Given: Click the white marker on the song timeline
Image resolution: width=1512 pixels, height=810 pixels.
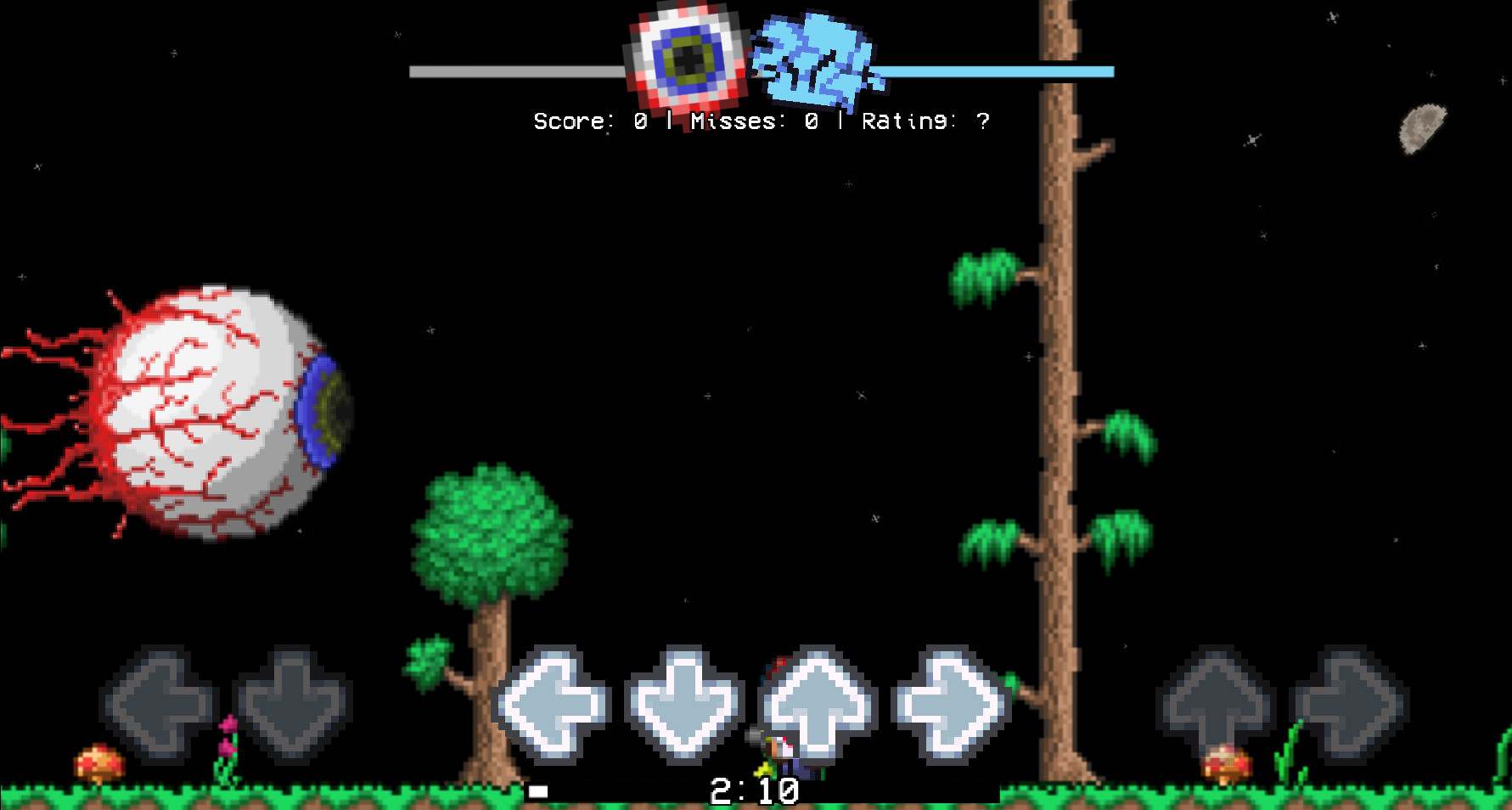Looking at the screenshot, I should pyautogui.click(x=539, y=791).
